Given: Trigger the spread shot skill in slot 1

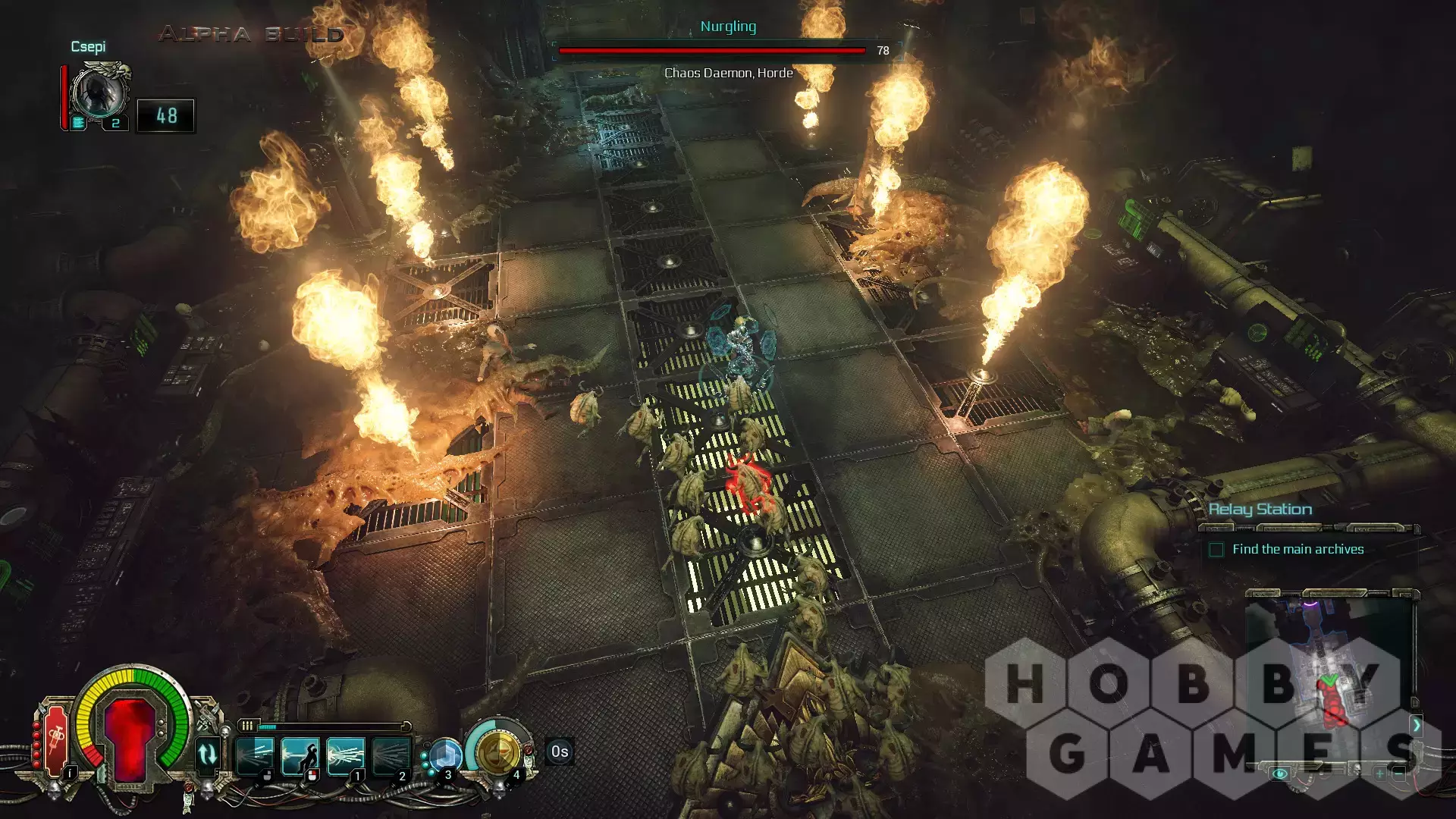Looking at the screenshot, I should (x=346, y=755).
